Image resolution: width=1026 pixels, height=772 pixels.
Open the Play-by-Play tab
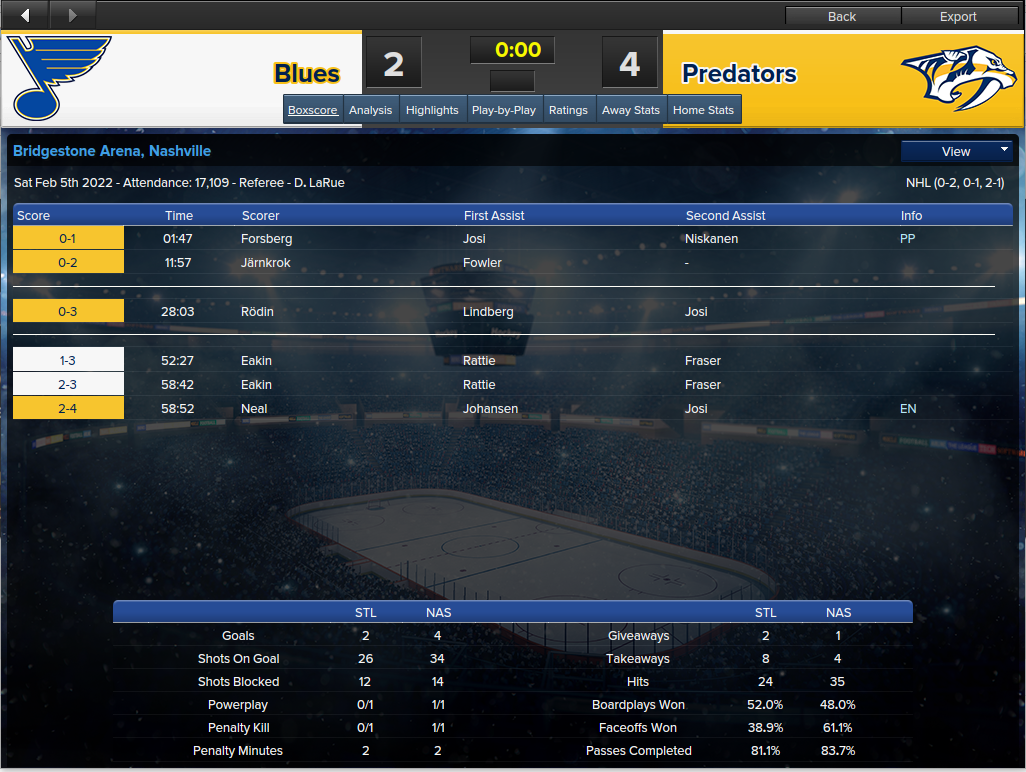(504, 110)
